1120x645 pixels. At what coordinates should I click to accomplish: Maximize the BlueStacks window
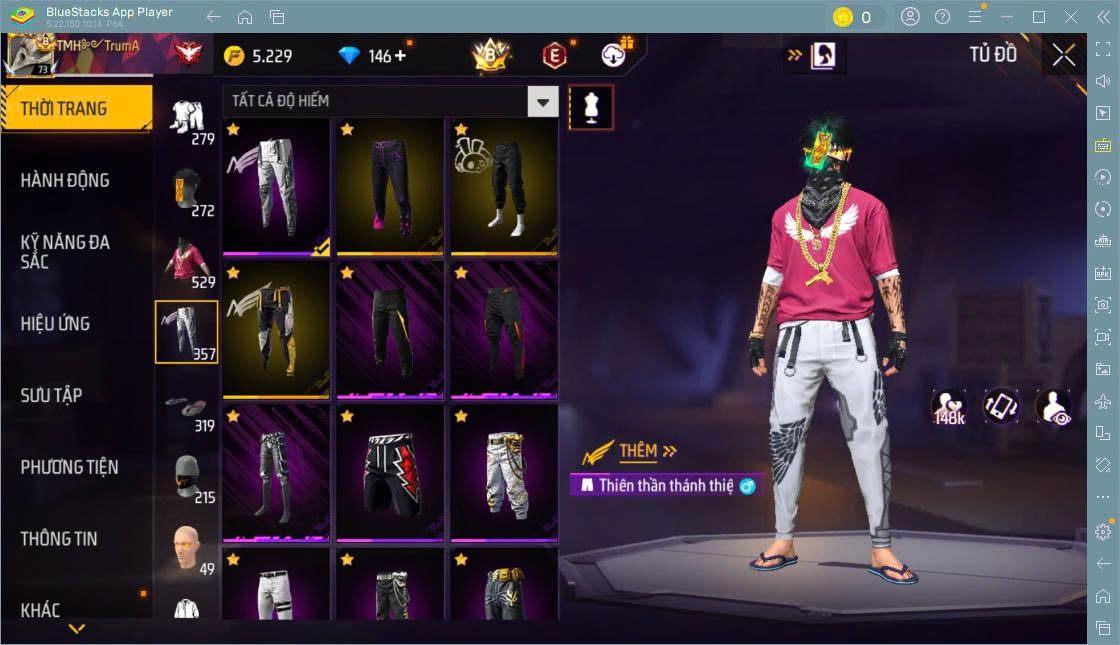tap(1038, 17)
